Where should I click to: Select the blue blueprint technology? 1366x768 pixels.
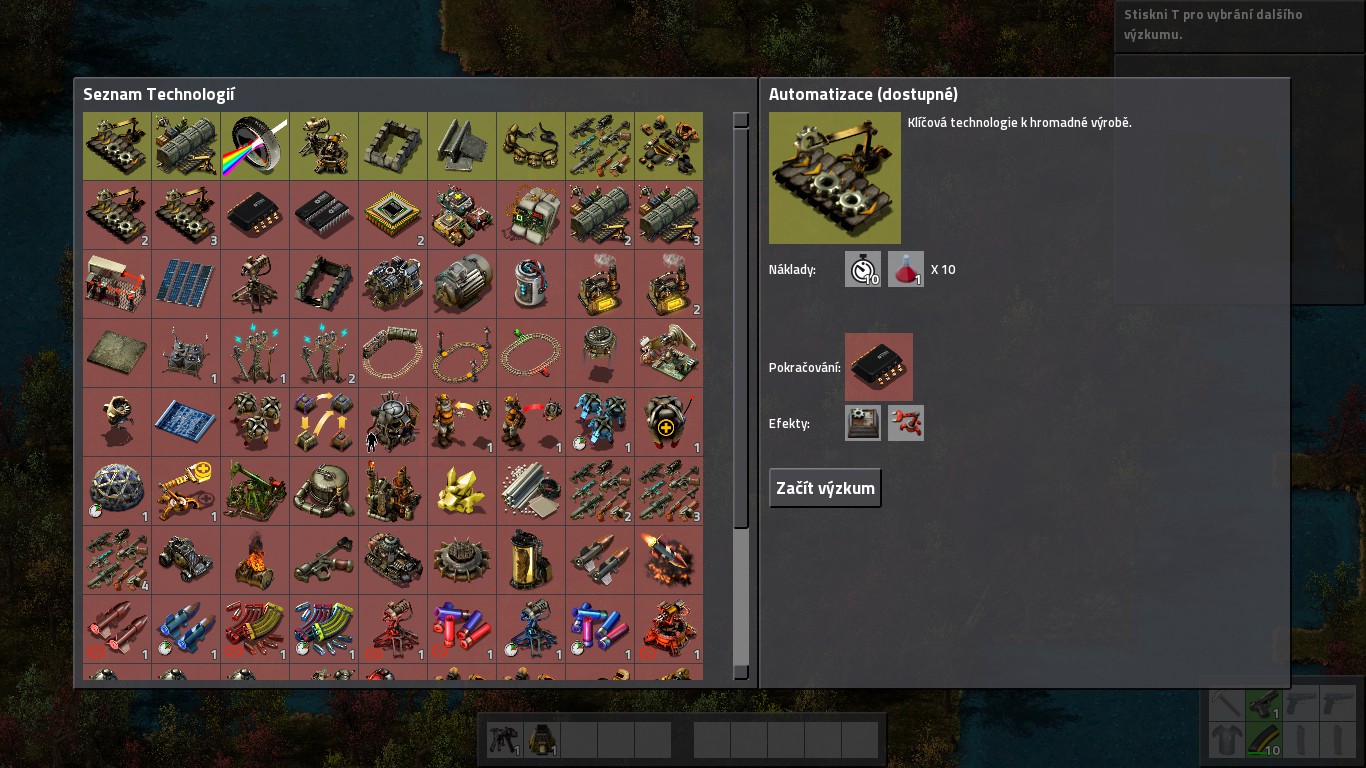point(186,422)
